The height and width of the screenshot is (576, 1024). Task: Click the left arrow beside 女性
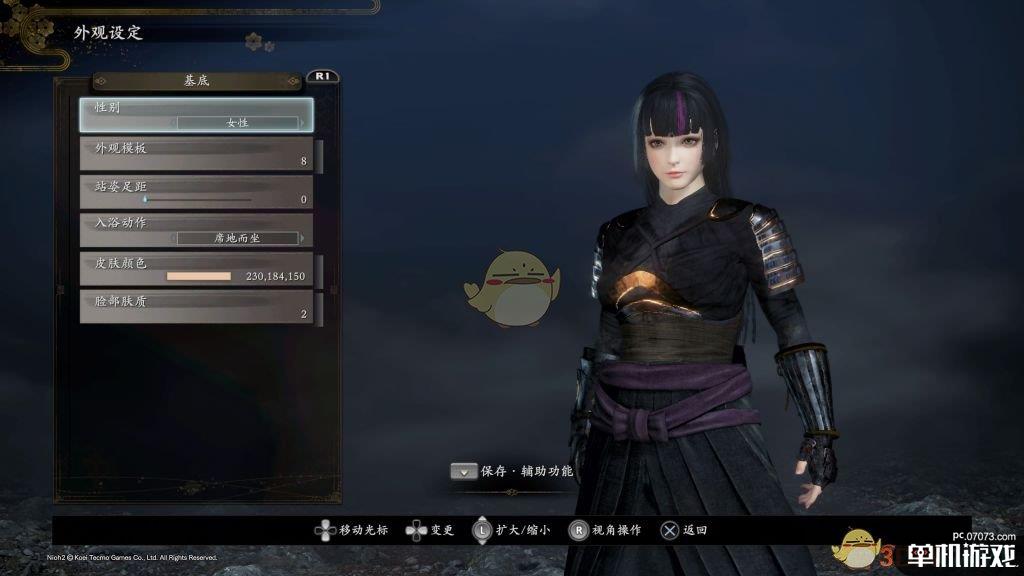[x=175, y=123]
